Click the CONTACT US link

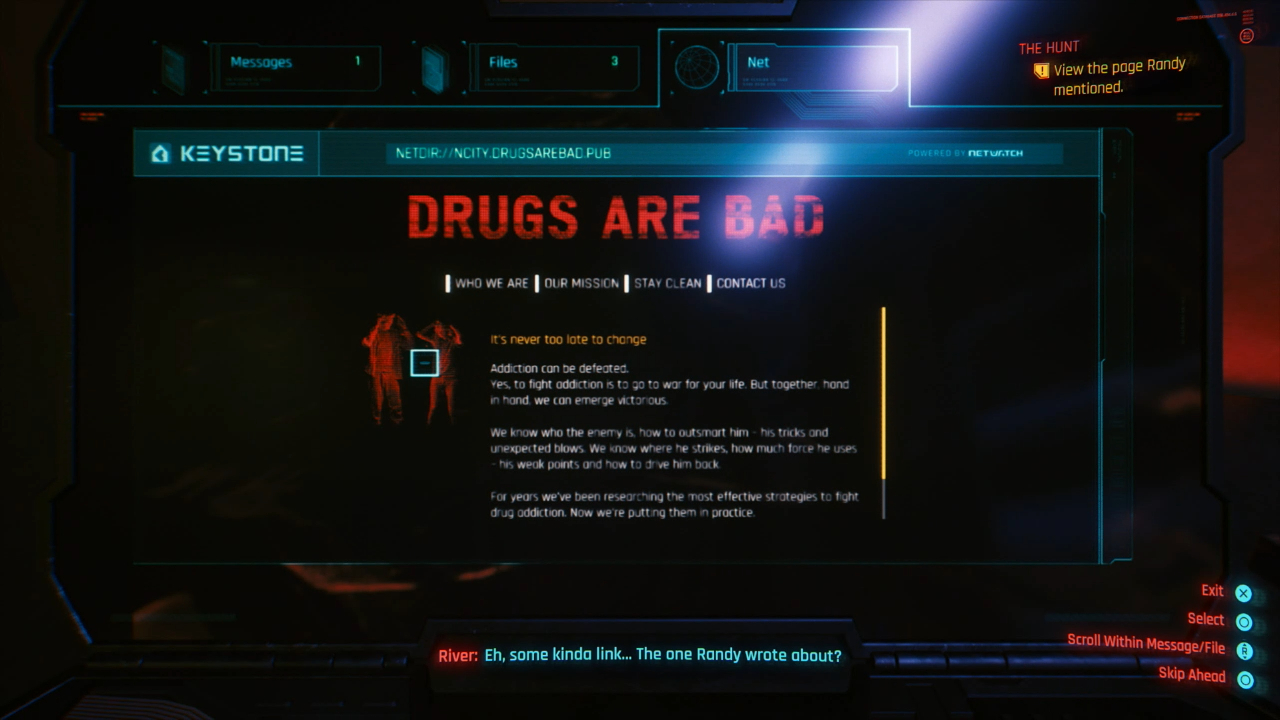coord(749,283)
